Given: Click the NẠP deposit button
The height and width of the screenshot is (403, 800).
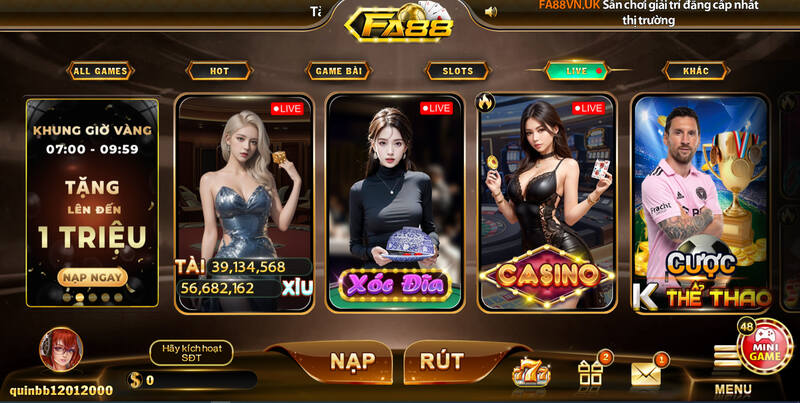Looking at the screenshot, I should [352, 361].
